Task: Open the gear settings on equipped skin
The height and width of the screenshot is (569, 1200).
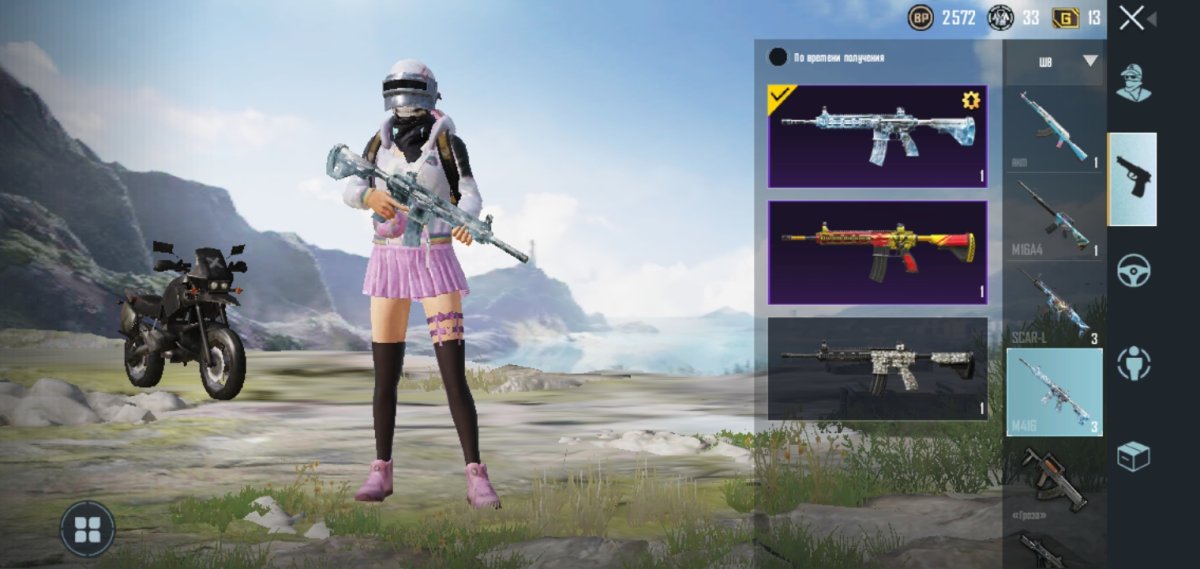Action: coord(970,100)
